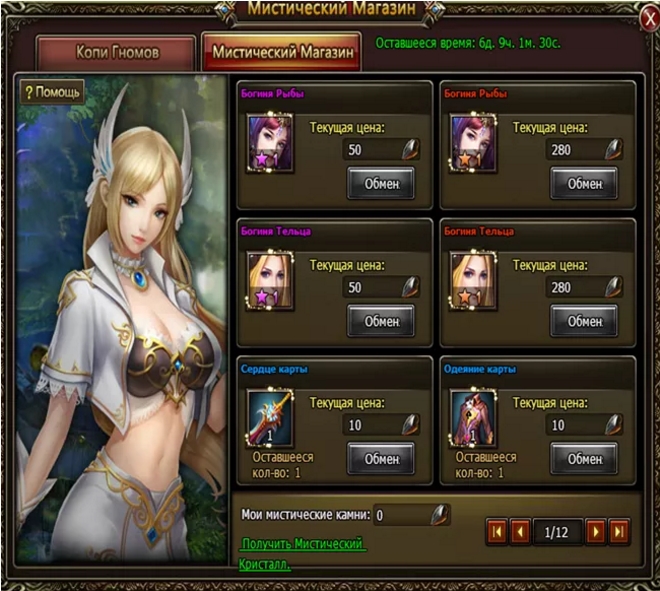Switch to the Копи Гномов tab
660x591 pixels.
point(117,52)
